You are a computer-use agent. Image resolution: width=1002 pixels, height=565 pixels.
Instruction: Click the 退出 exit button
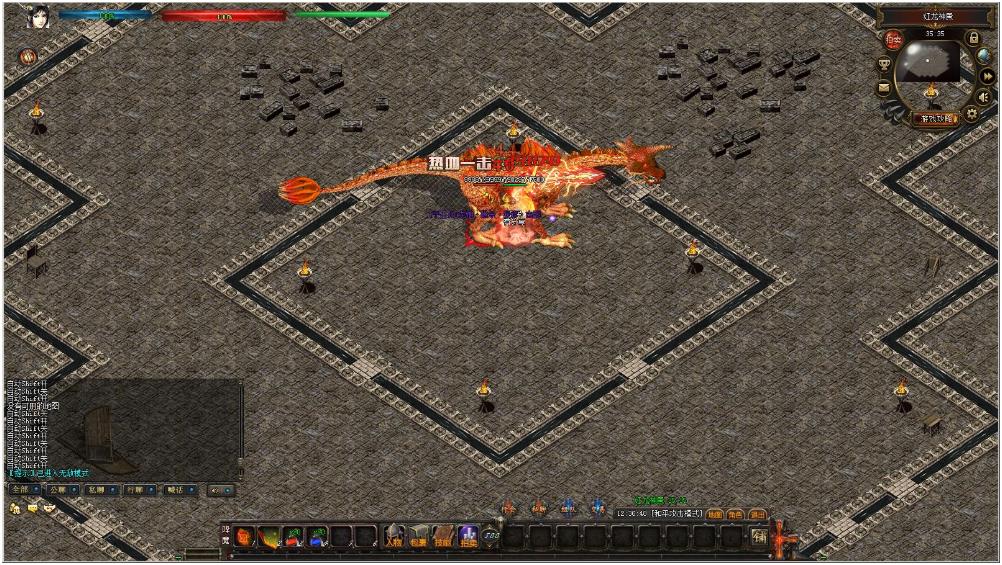click(758, 514)
